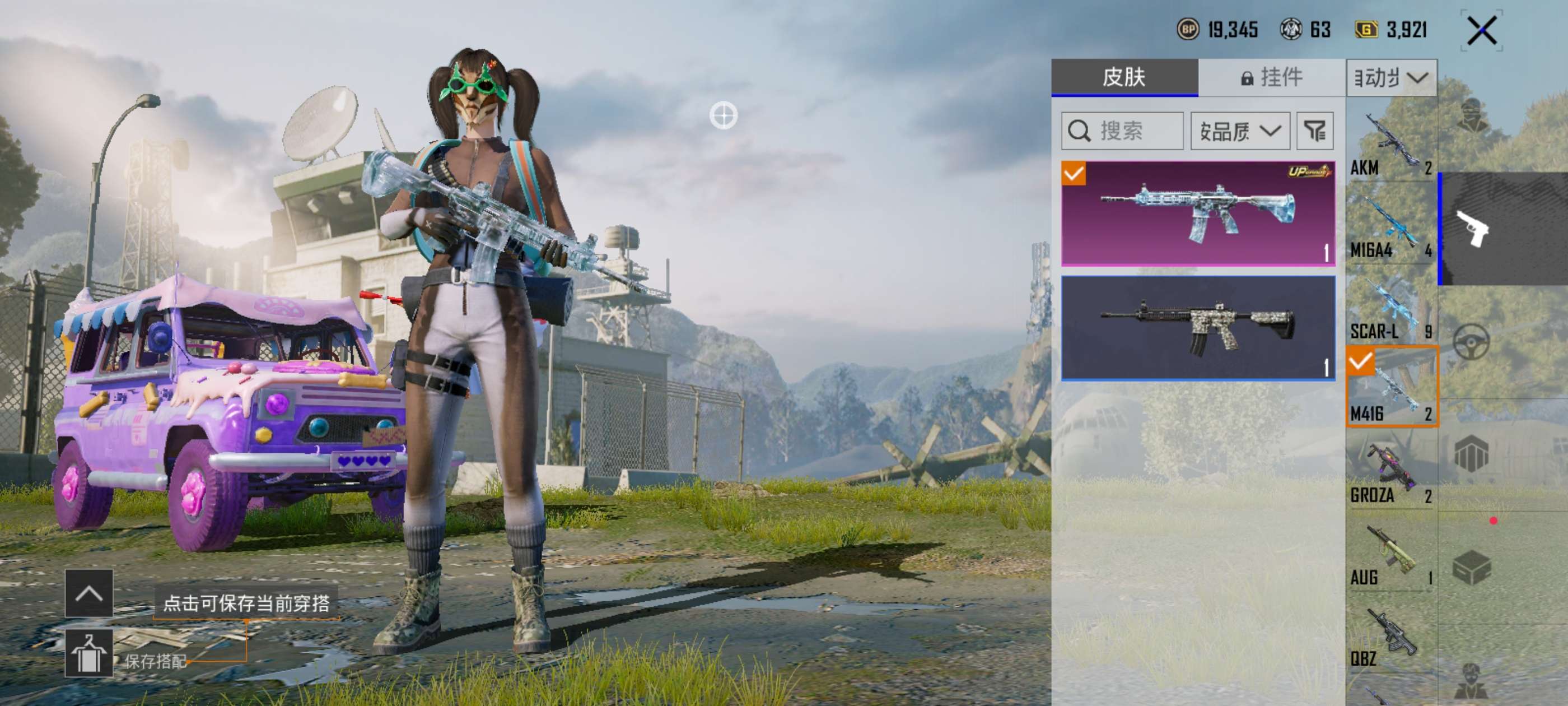This screenshot has height=706, width=1568.
Task: Open the locked 挂件 attachments tab
Action: tap(1271, 77)
